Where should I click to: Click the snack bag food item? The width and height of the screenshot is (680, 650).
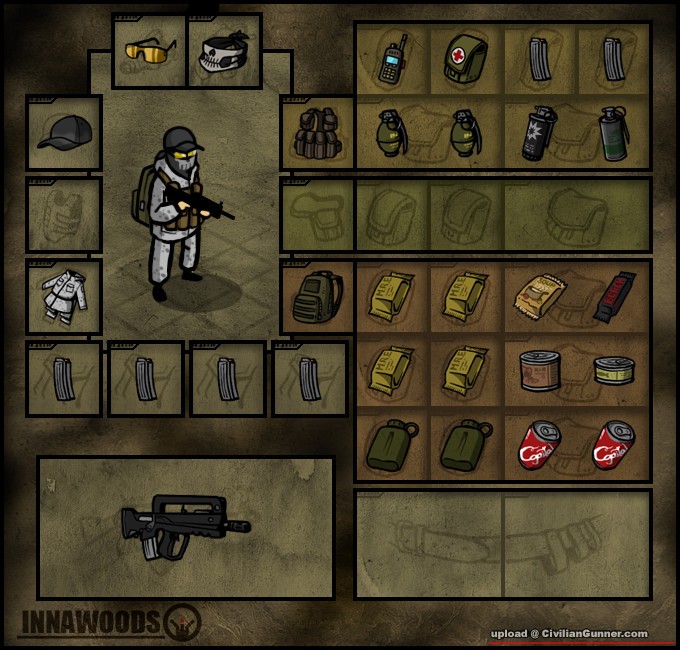pos(539,295)
